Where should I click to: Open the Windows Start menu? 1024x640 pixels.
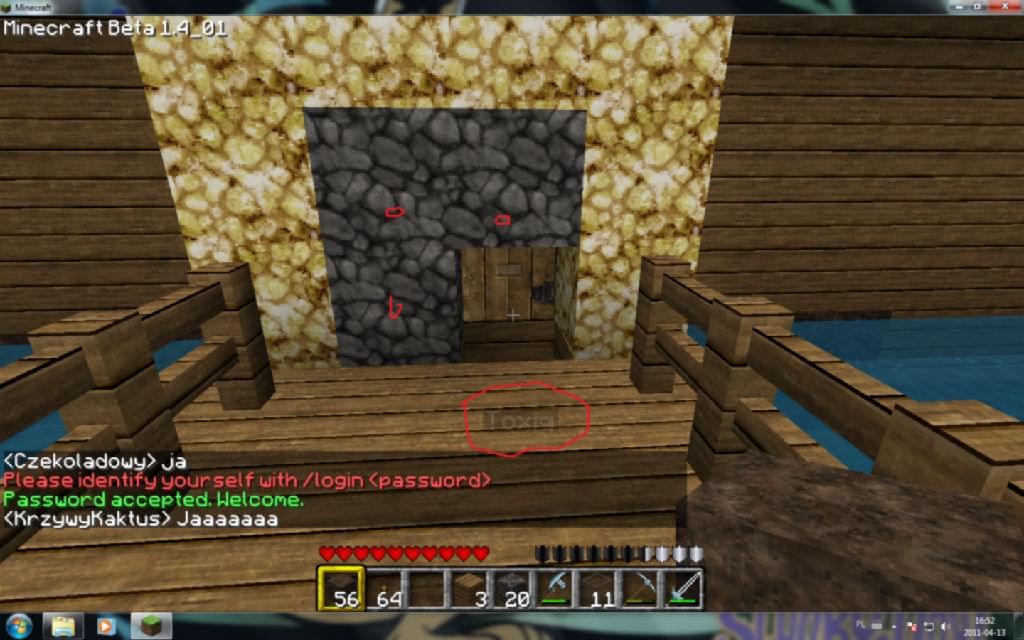18,626
